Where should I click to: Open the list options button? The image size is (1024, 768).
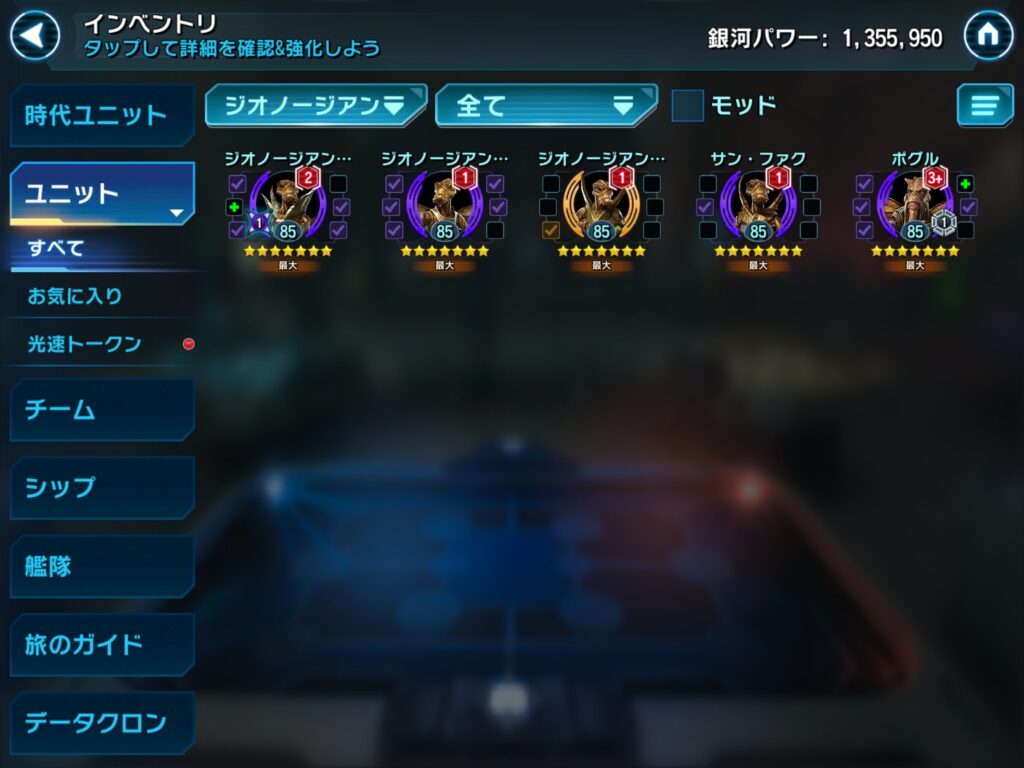984,105
